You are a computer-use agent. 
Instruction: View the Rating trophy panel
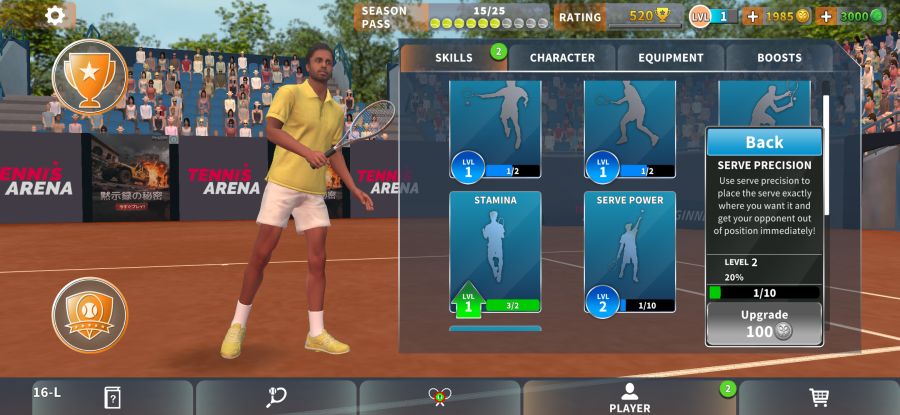pyautogui.click(x=620, y=16)
